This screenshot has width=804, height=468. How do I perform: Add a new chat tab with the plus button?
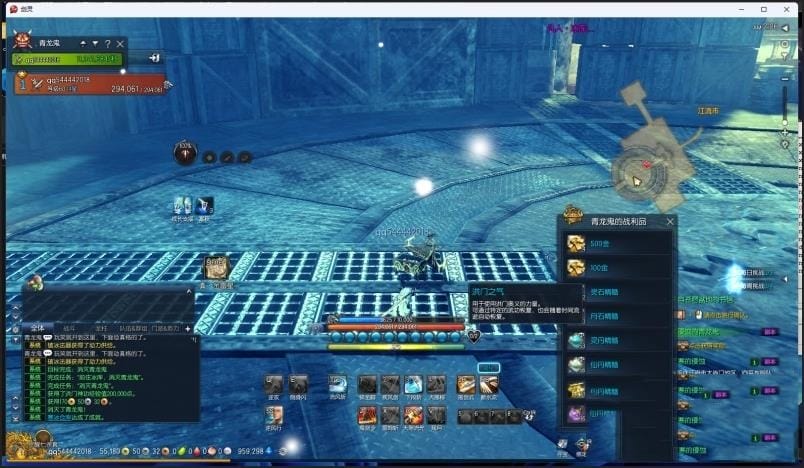click(x=187, y=328)
